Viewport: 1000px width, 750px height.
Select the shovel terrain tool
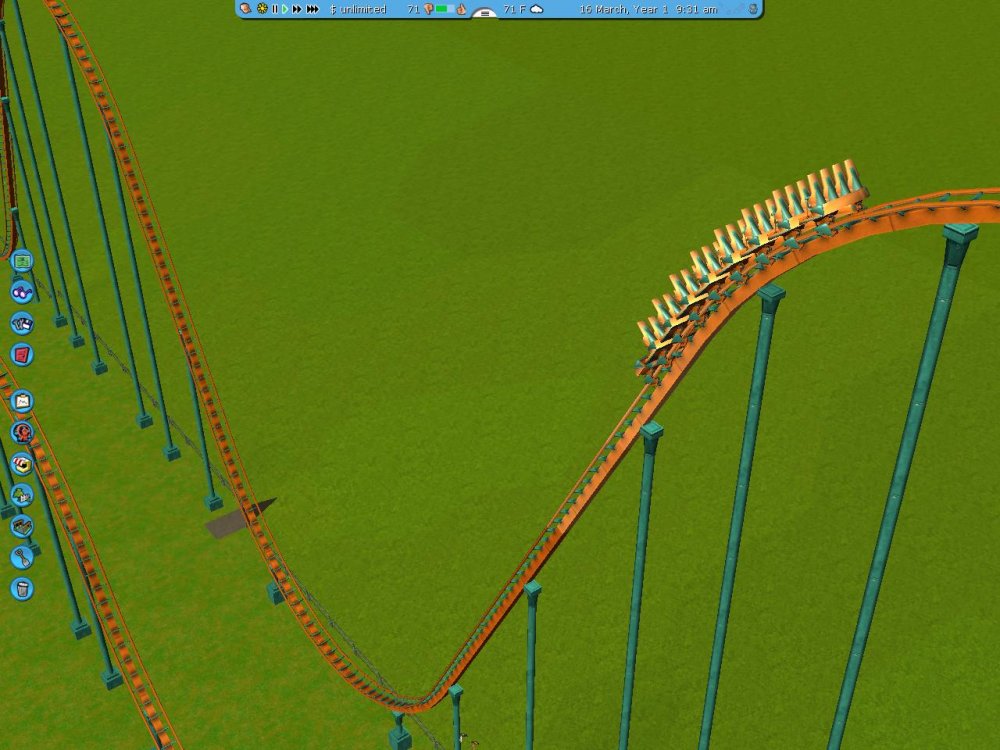pyautogui.click(x=22, y=557)
